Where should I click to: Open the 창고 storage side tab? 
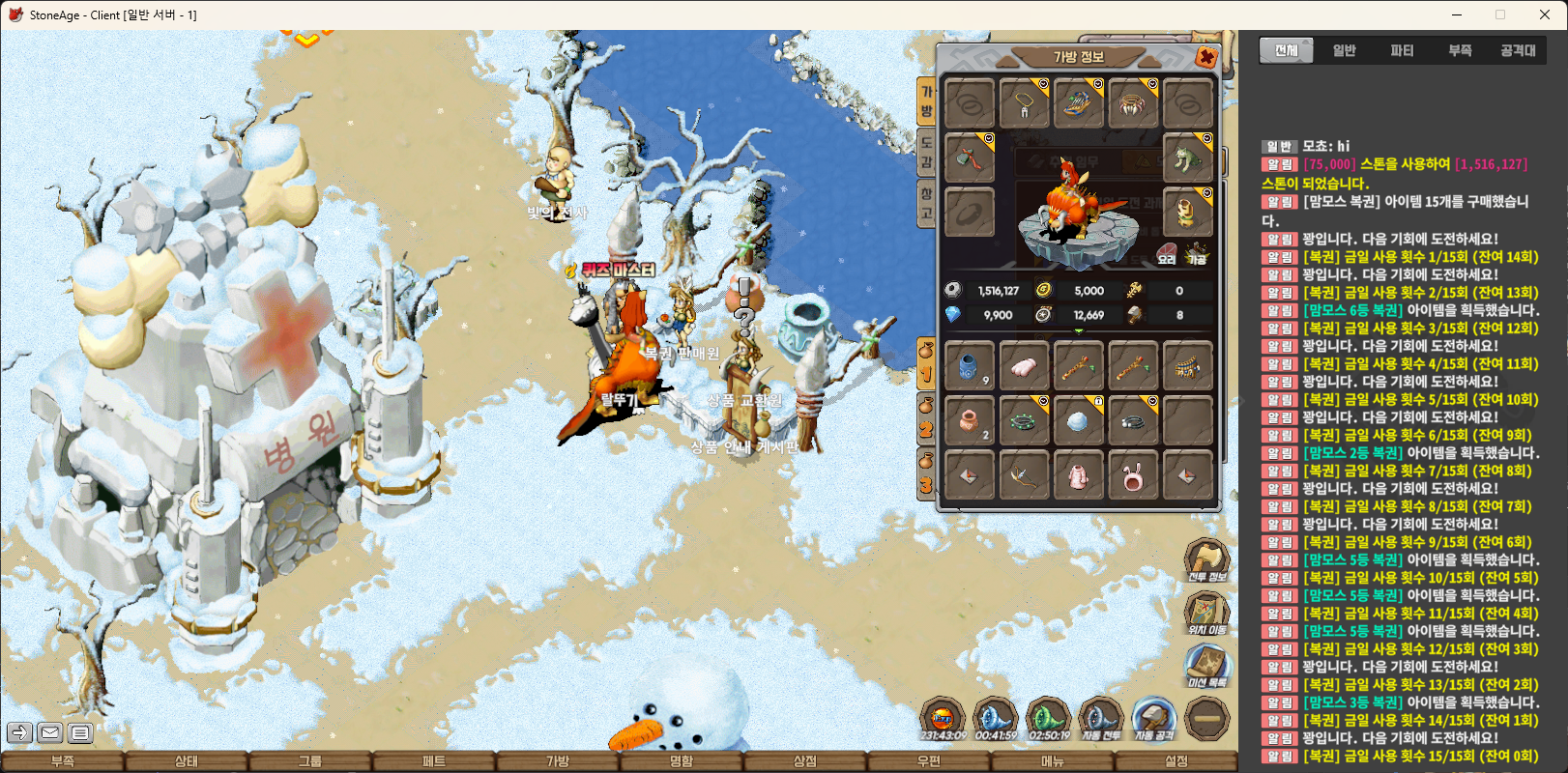click(x=926, y=205)
